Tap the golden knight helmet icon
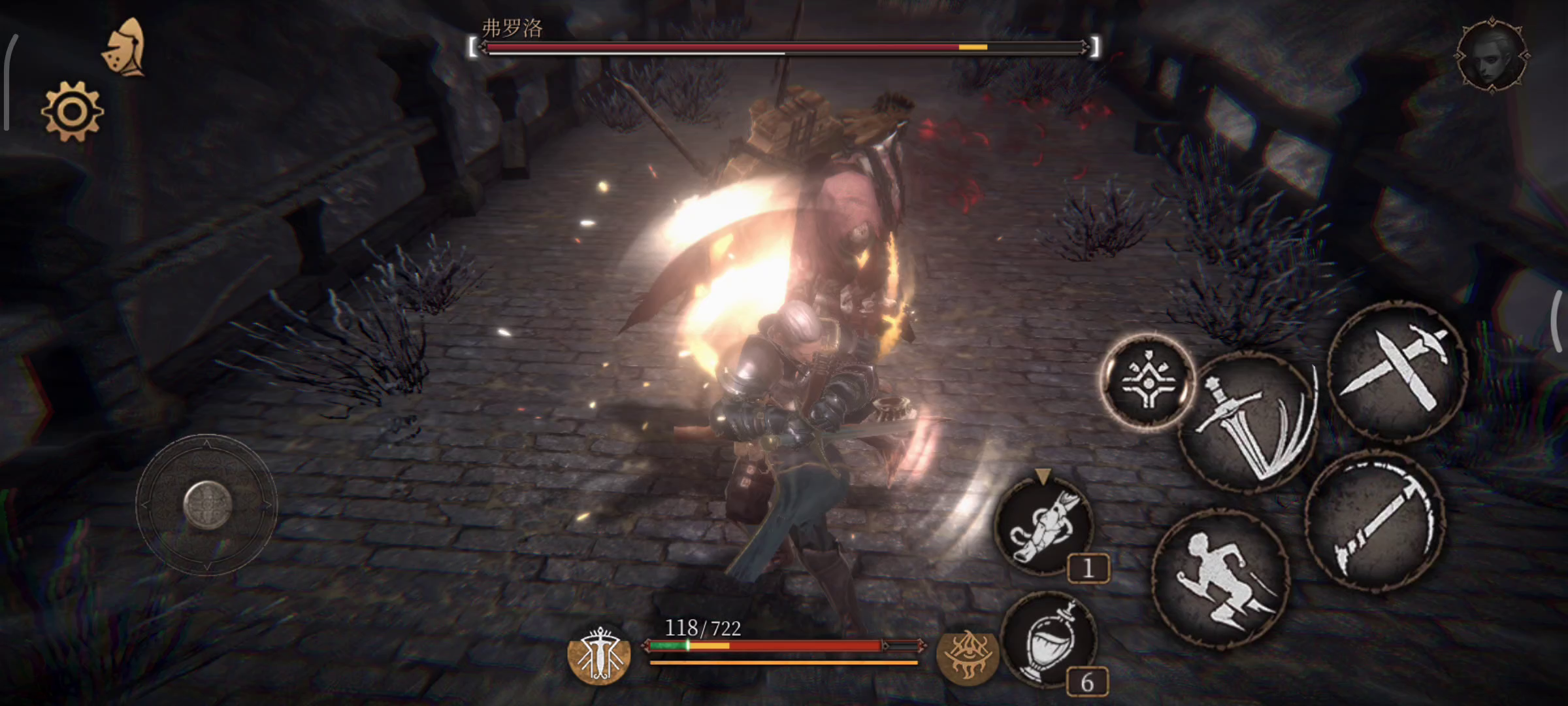The image size is (1568, 706). [x=125, y=48]
